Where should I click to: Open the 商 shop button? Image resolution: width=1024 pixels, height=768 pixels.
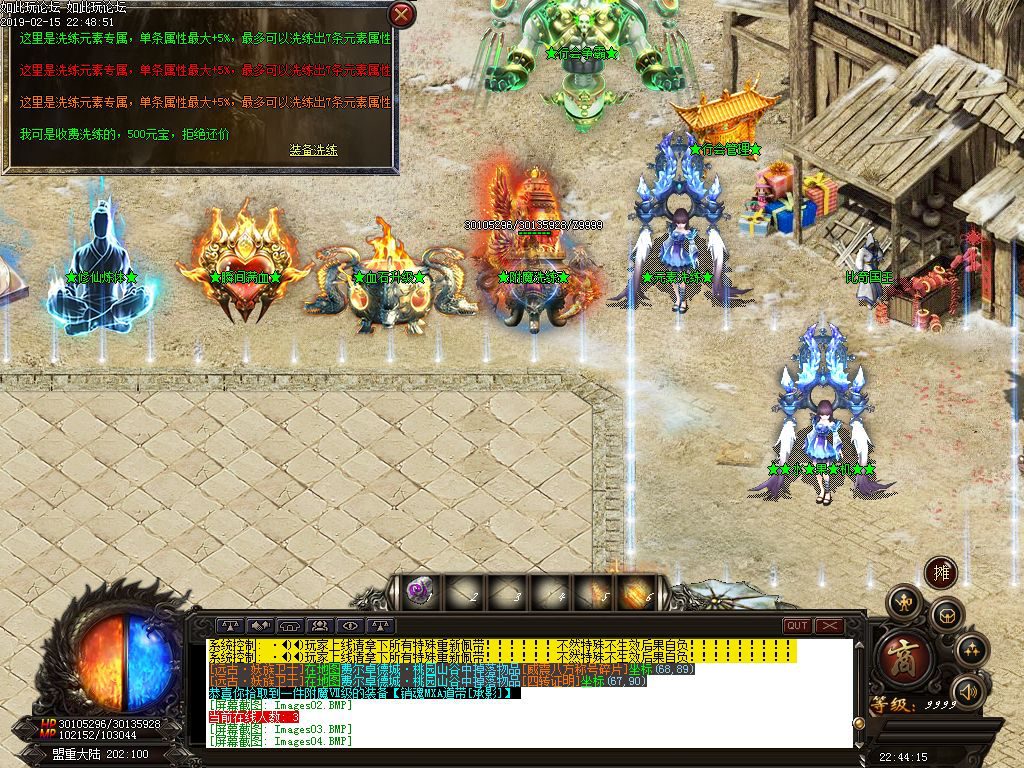point(905,656)
